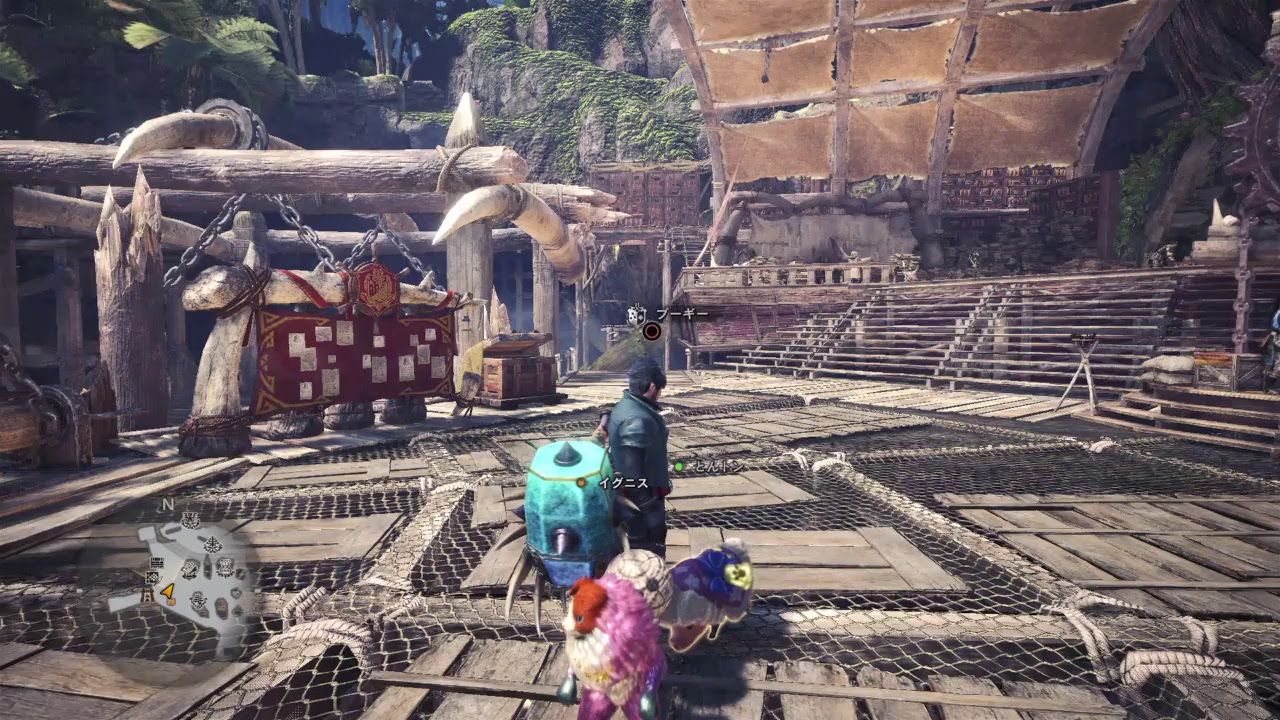This screenshot has width=1280, height=720.
Task: Select the gate tower marker on minimap
Action: point(148,597)
